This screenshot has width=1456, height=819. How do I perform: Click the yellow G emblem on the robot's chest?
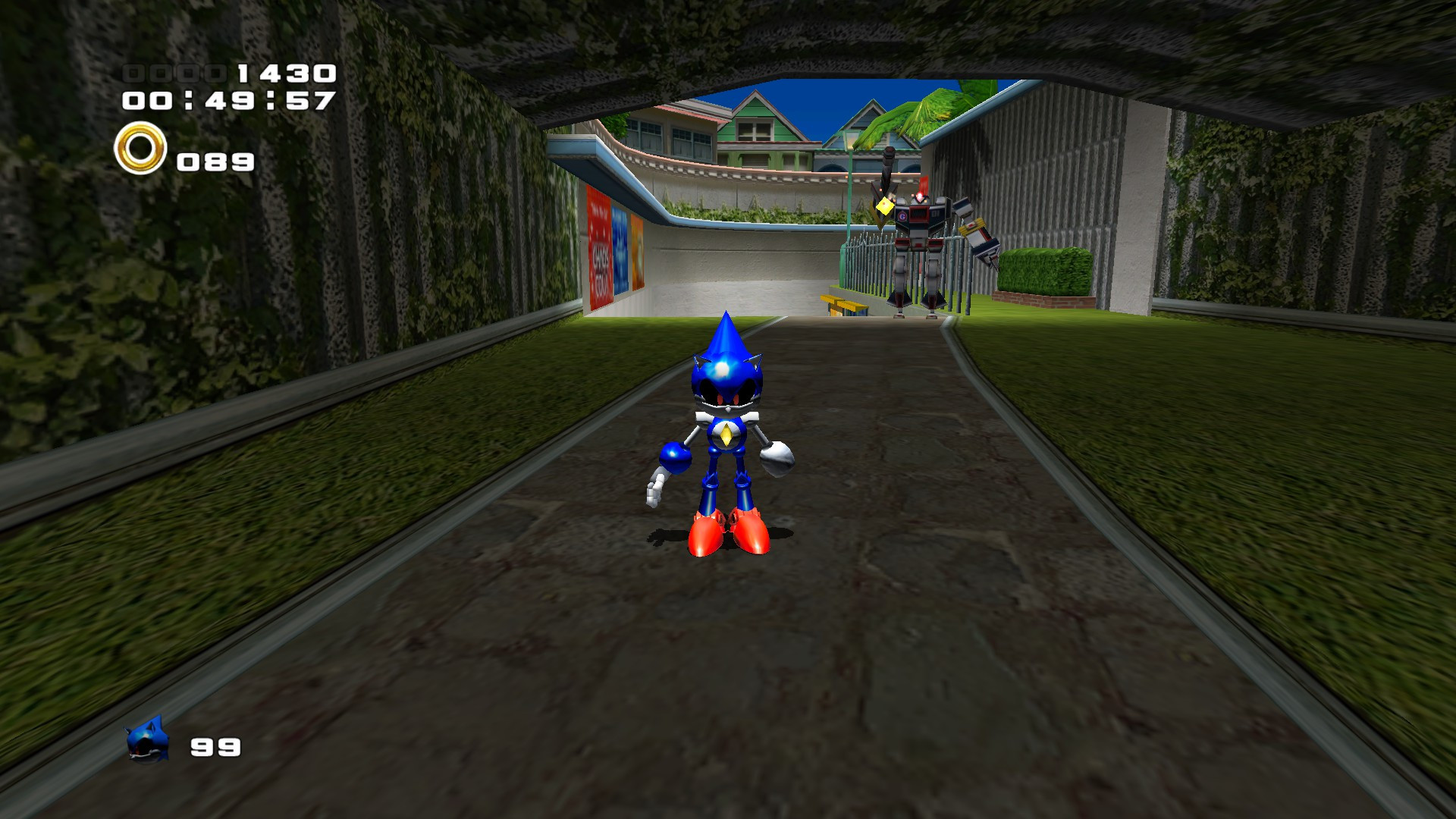point(902,216)
